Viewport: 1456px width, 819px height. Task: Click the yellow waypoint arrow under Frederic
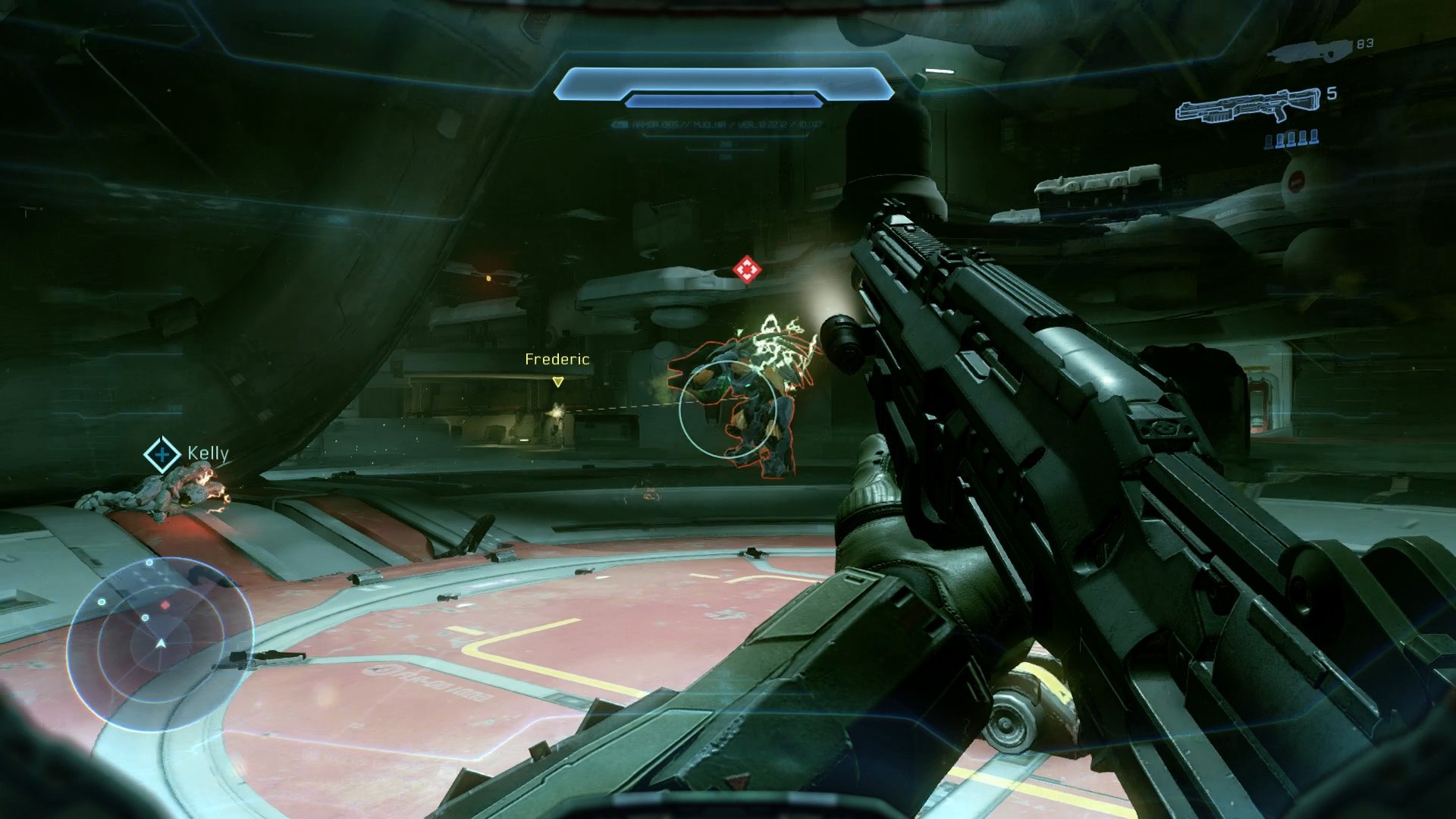click(559, 383)
